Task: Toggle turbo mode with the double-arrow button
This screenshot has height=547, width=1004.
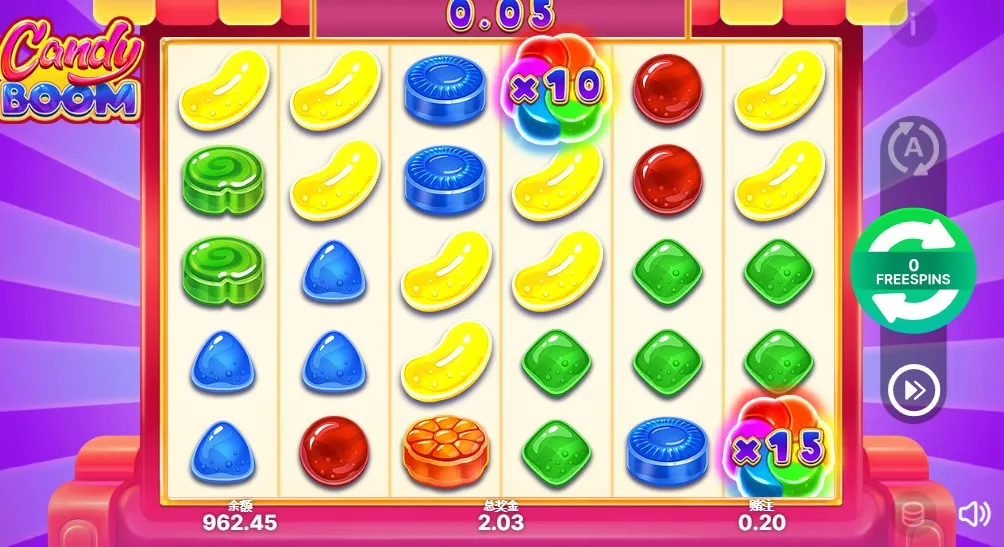Action: [914, 390]
